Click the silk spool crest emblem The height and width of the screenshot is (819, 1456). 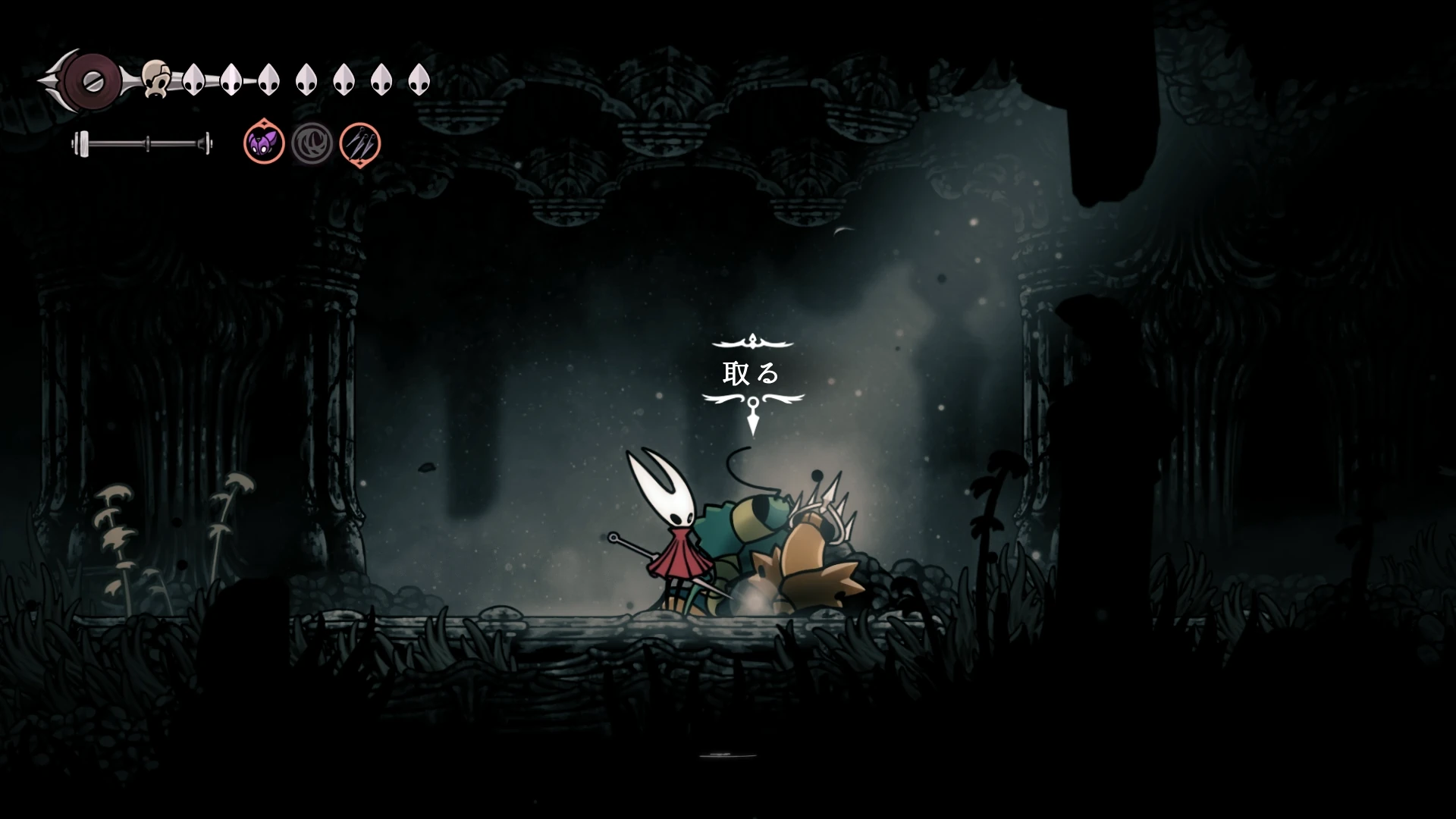(93, 82)
